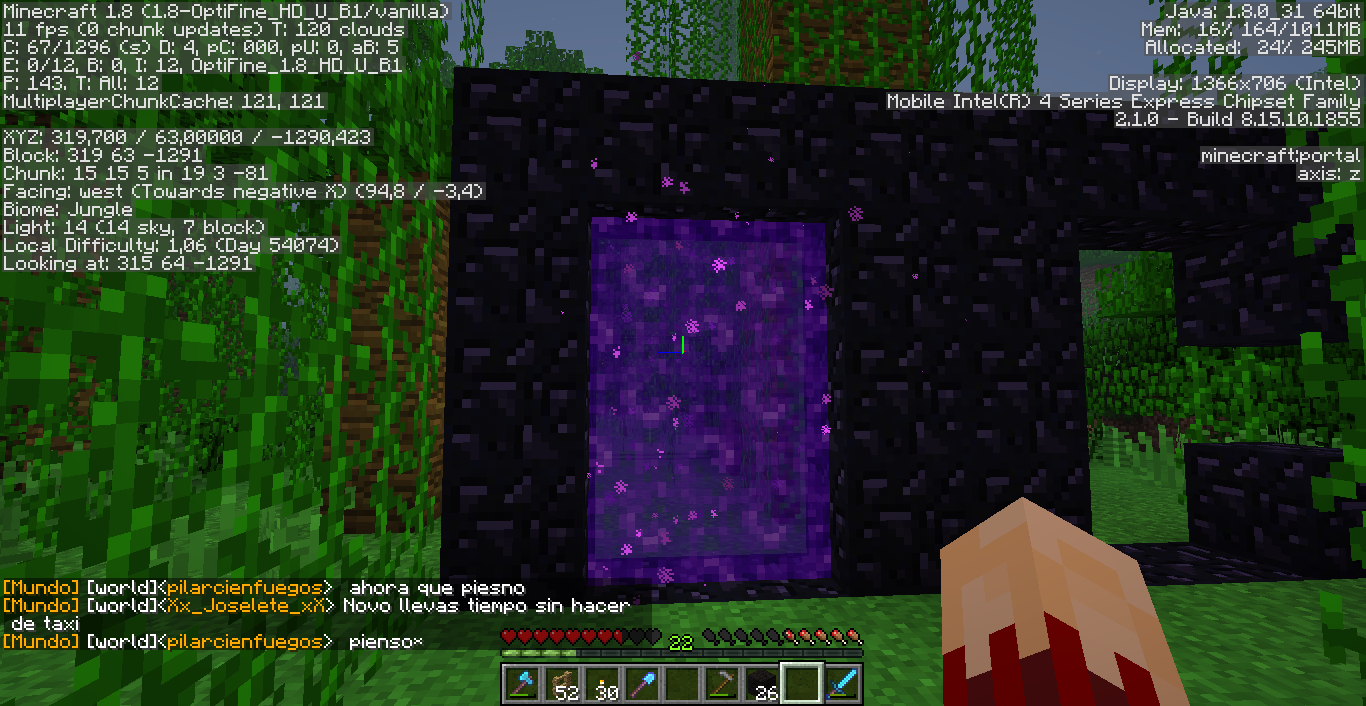The width and height of the screenshot is (1366, 706).
Task: Select the torch stack of 30
Action: tap(601, 684)
